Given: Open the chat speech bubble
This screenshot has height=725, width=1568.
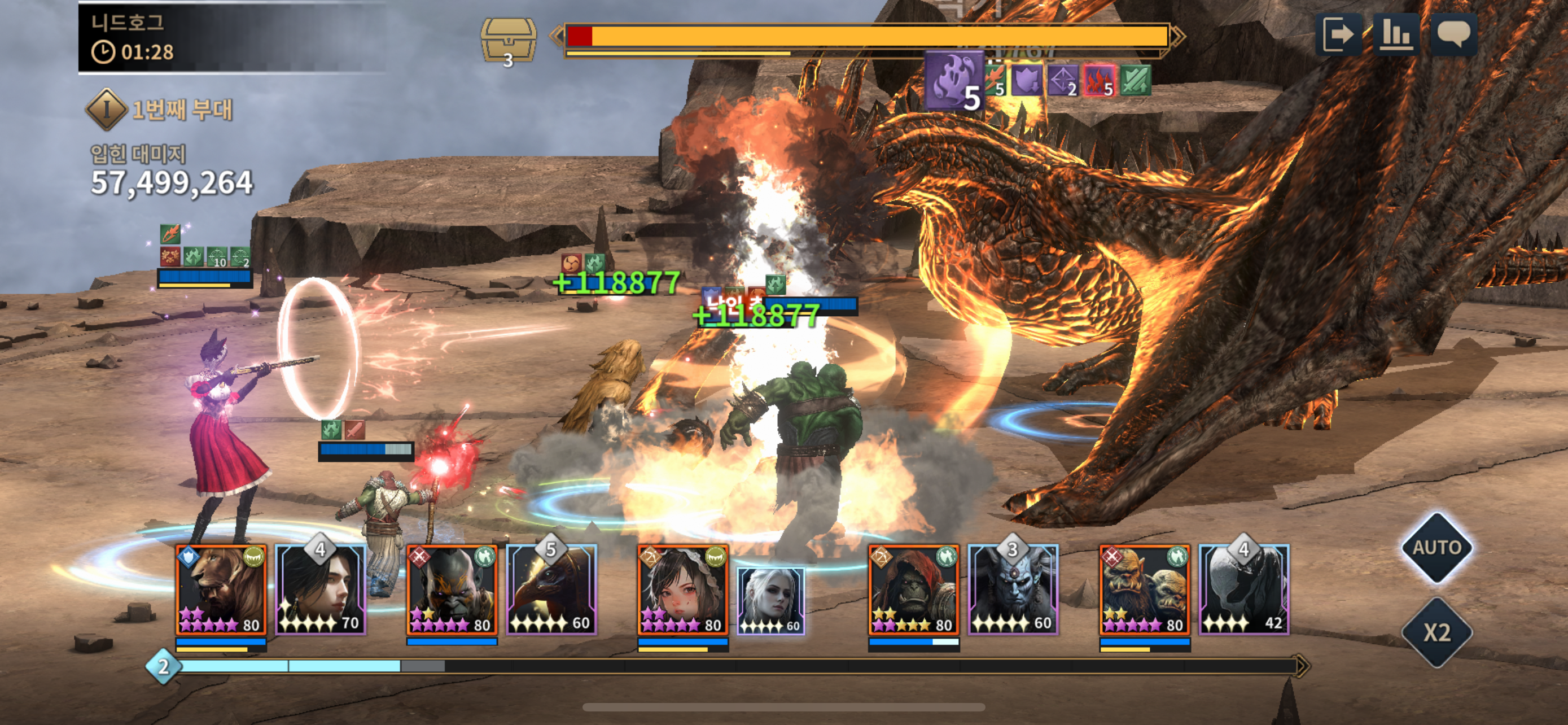Looking at the screenshot, I should click(x=1453, y=34).
